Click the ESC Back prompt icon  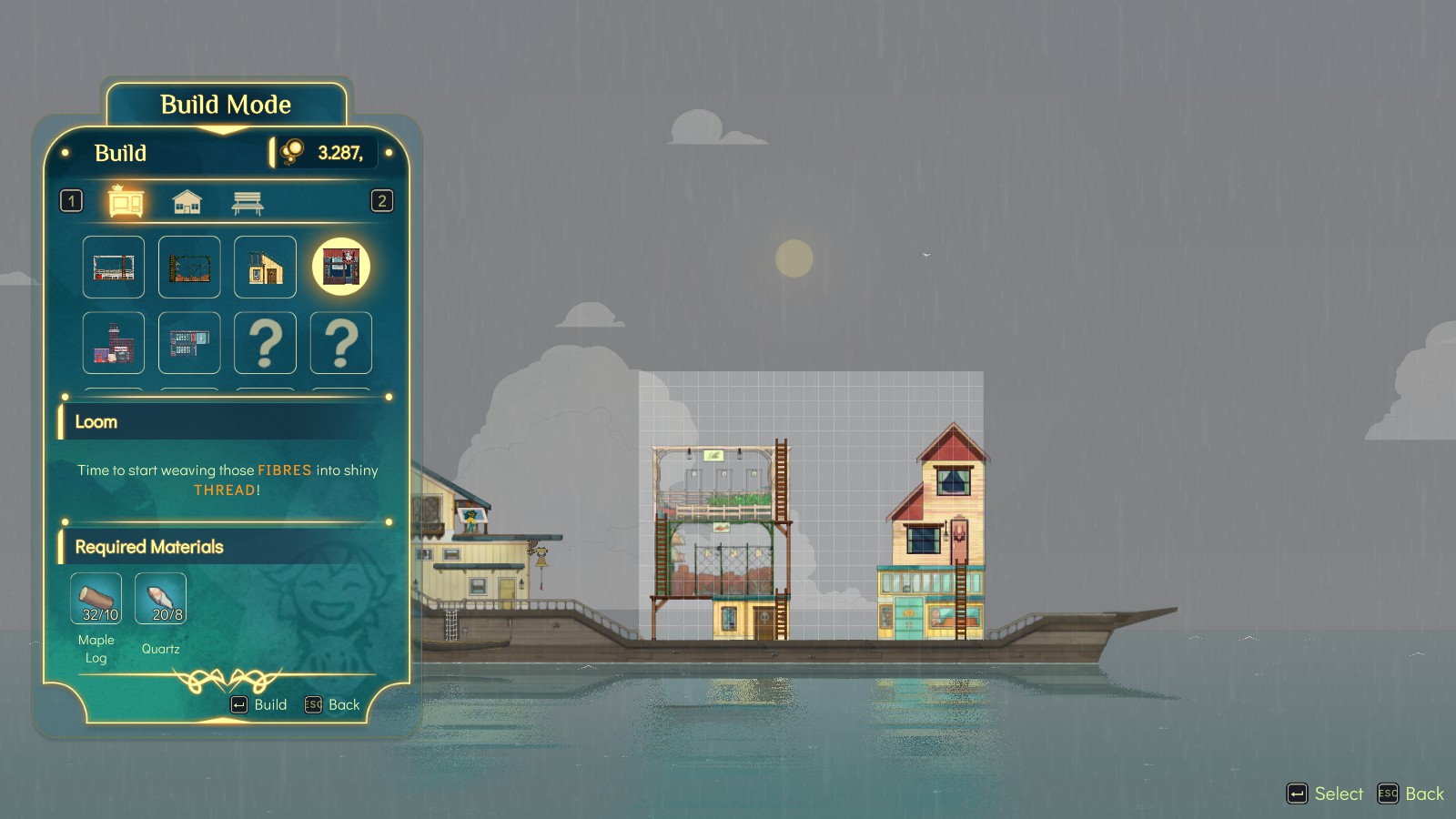(313, 704)
